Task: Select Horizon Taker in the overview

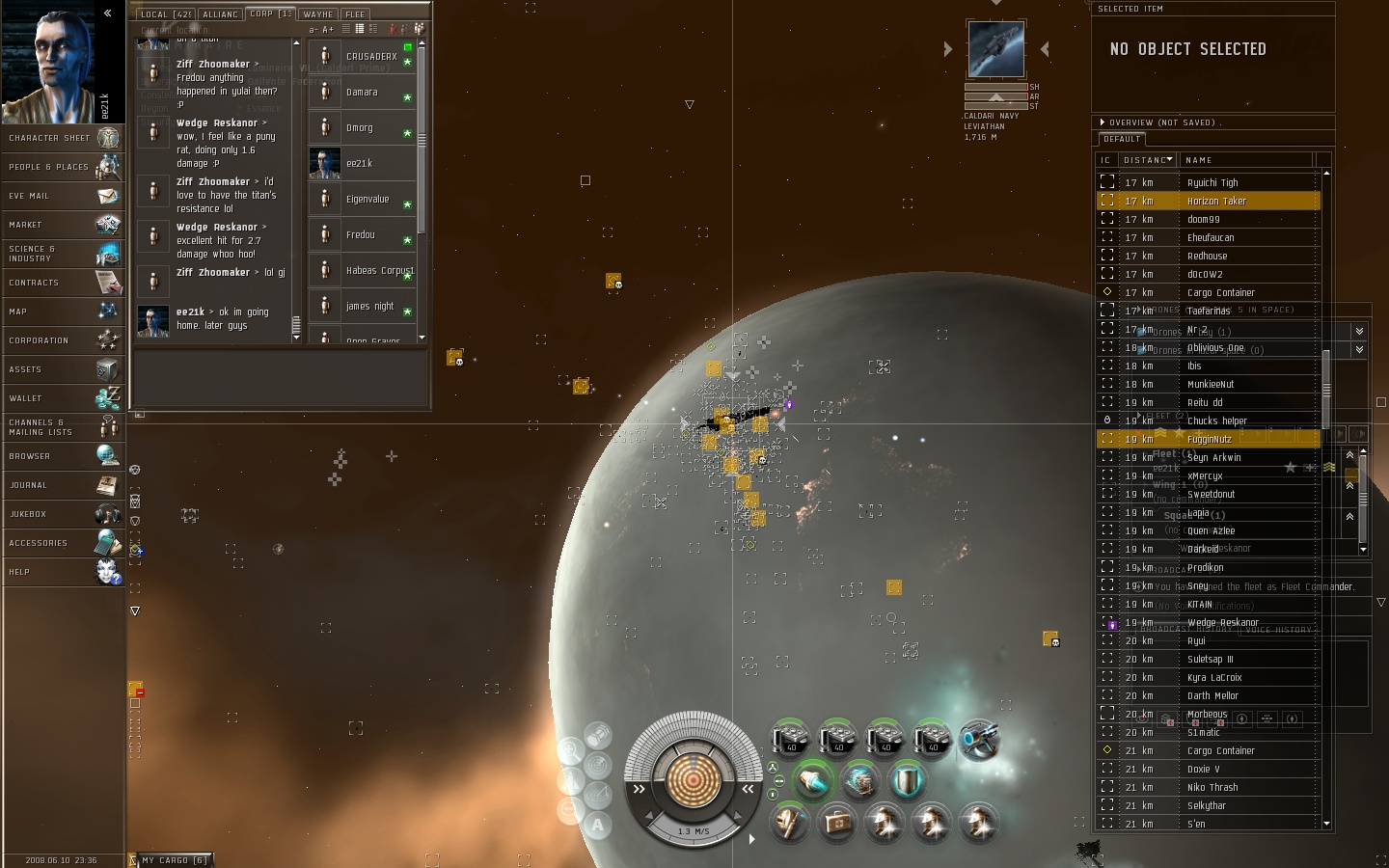Action: click(x=1216, y=202)
